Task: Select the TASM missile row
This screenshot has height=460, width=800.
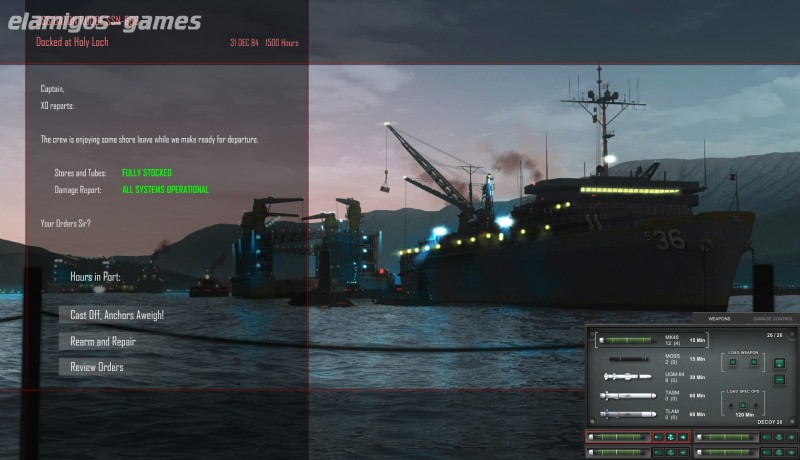Action: coord(652,396)
